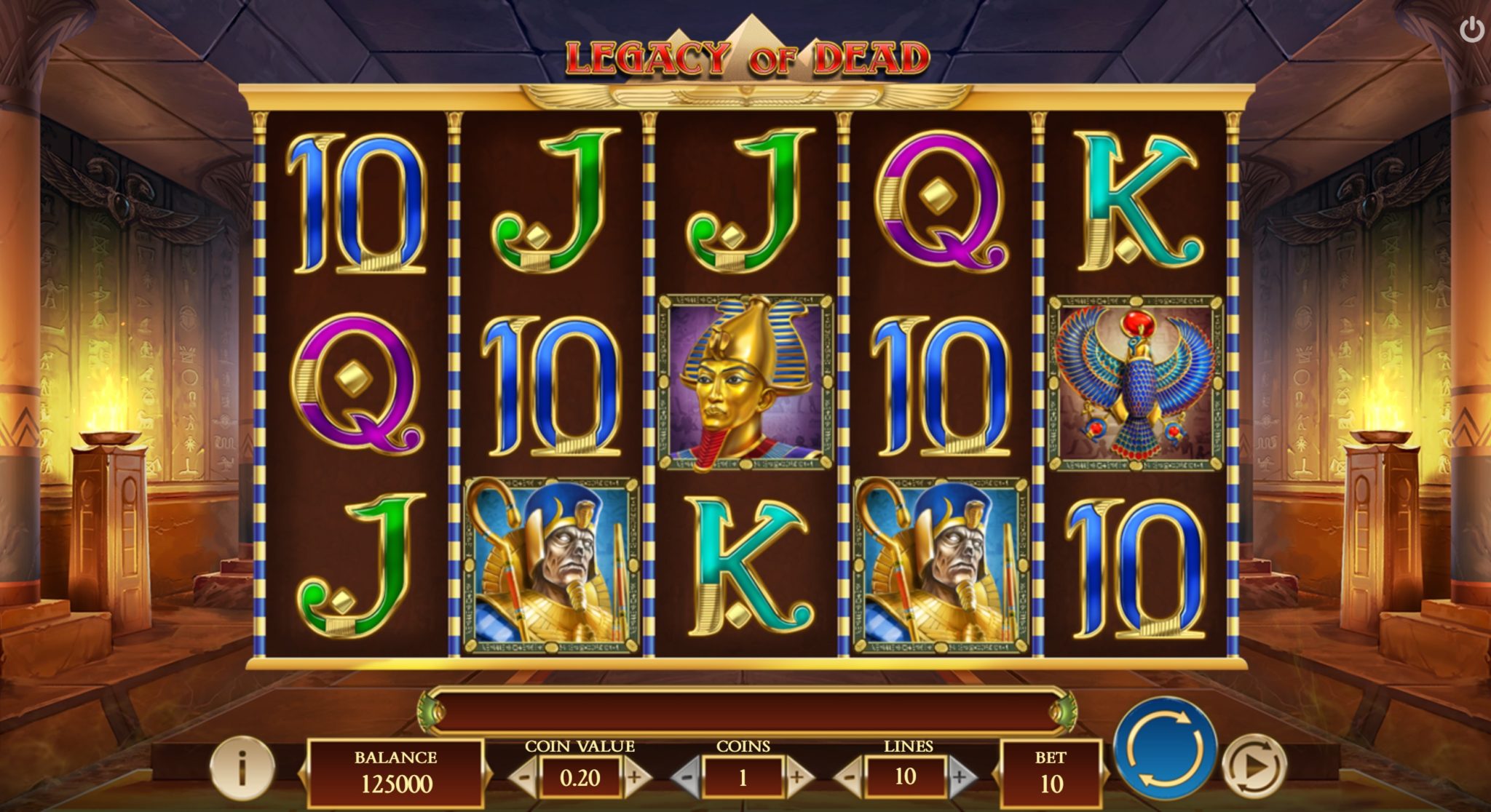Lower the number of lines
This screenshot has width=1491, height=812.
pyautogui.click(x=848, y=777)
